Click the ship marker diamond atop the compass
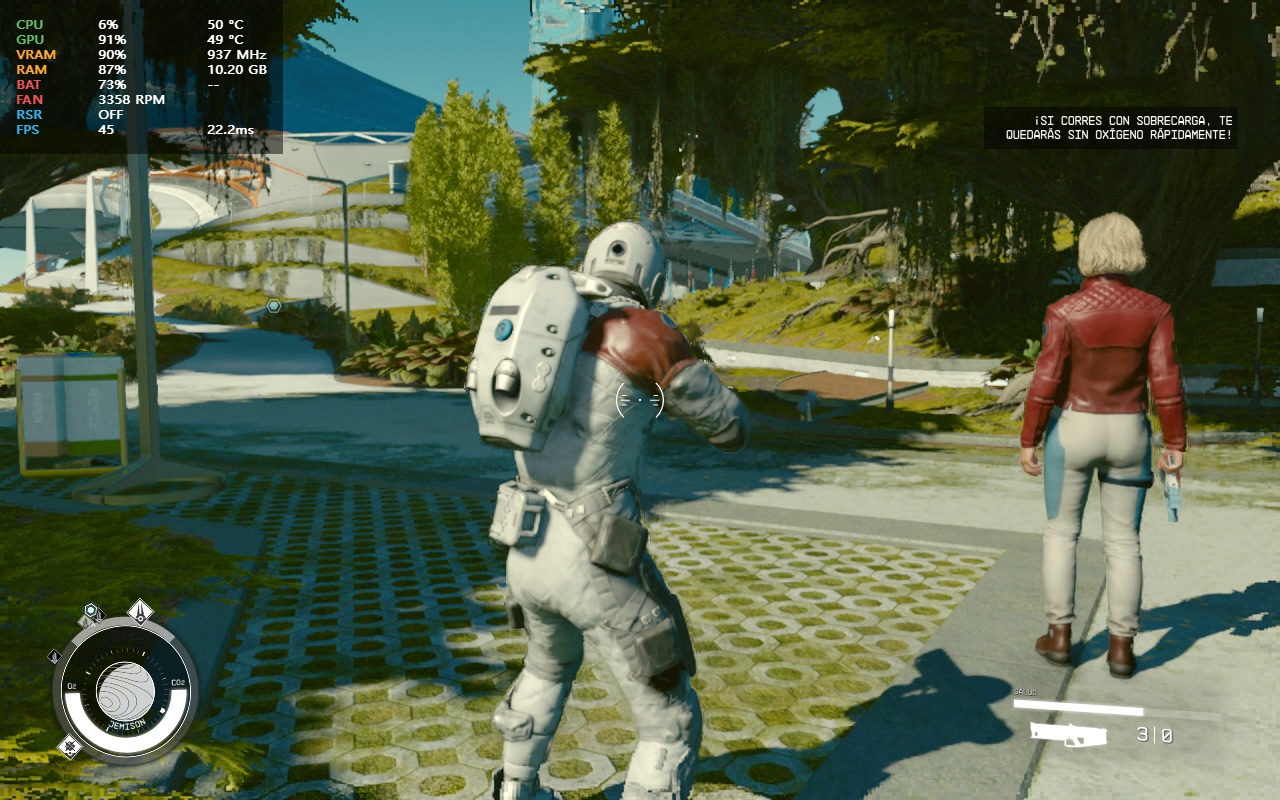 (x=140, y=611)
